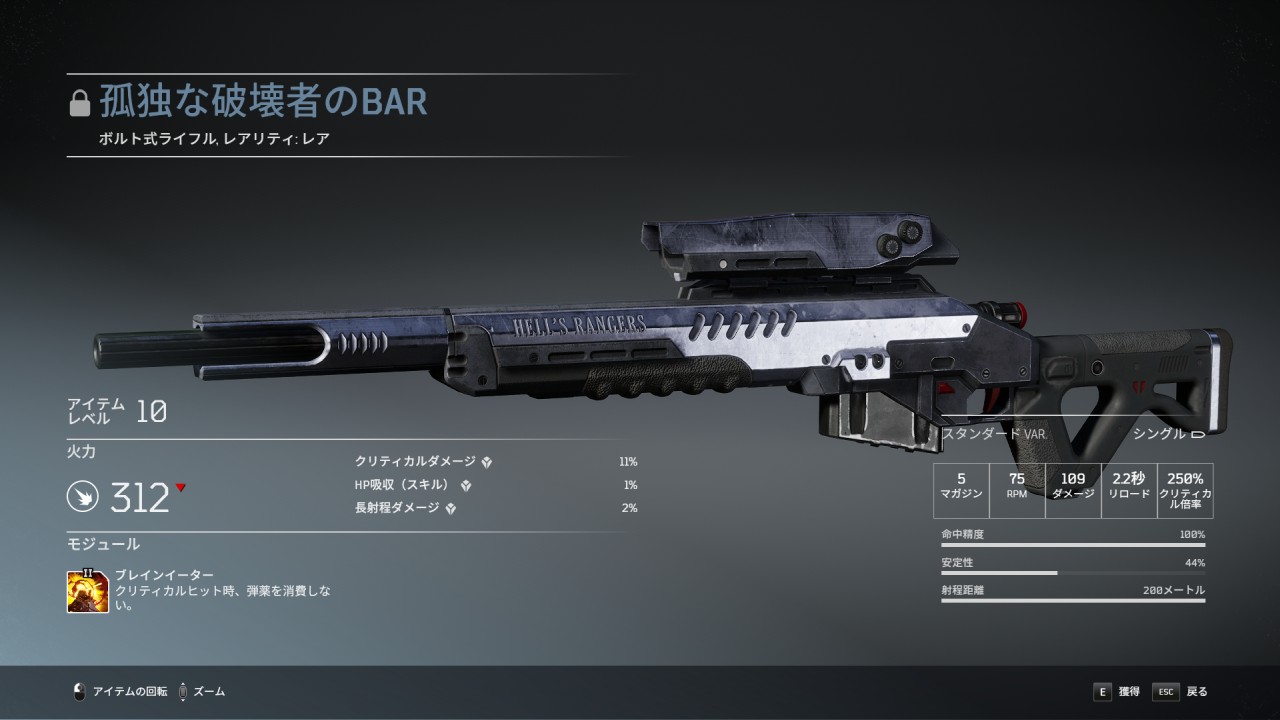Choose 獲得 to take the rifle
Viewport: 1280px width, 720px height.
(1116, 691)
